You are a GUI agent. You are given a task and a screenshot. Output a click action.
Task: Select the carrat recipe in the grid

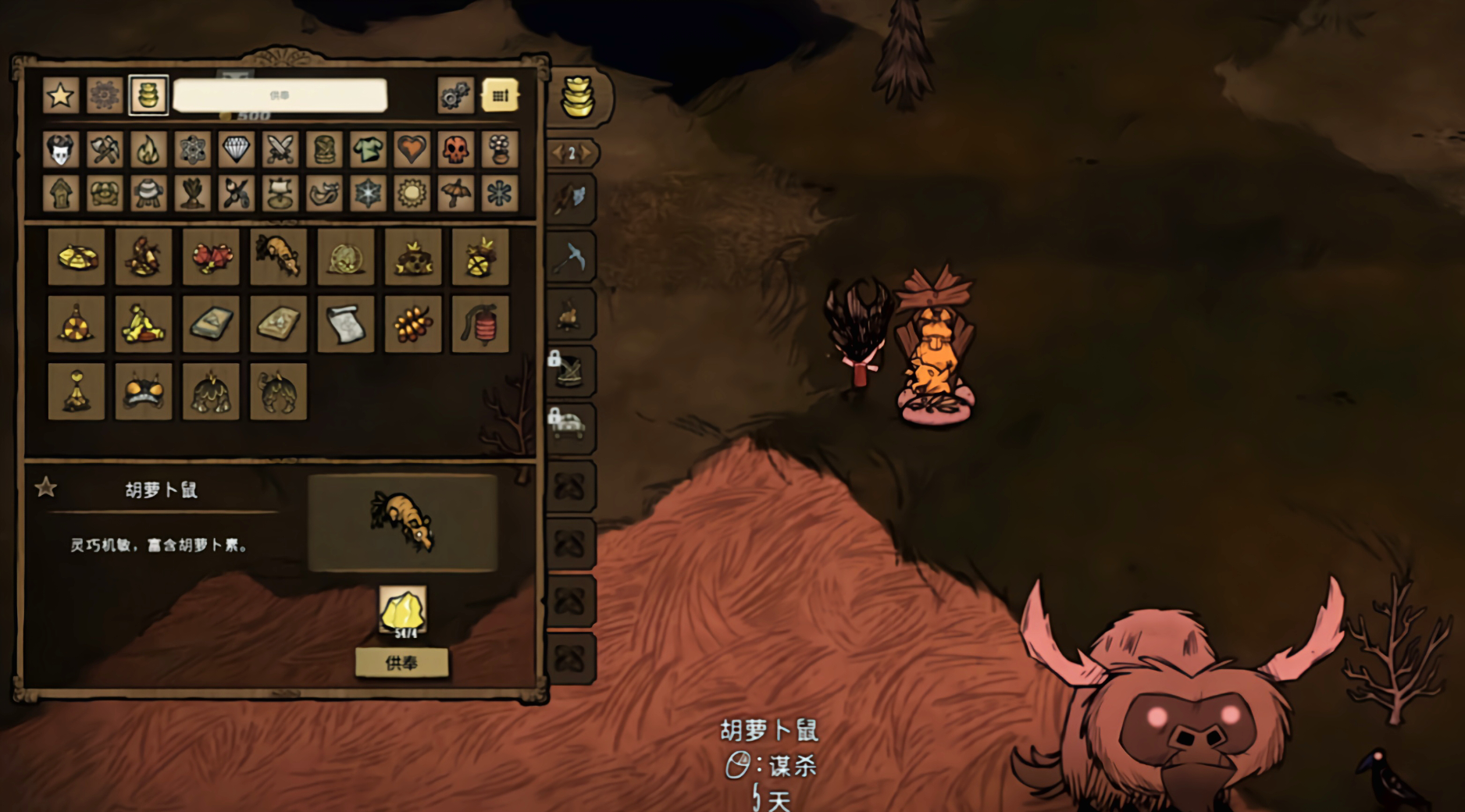[278, 257]
